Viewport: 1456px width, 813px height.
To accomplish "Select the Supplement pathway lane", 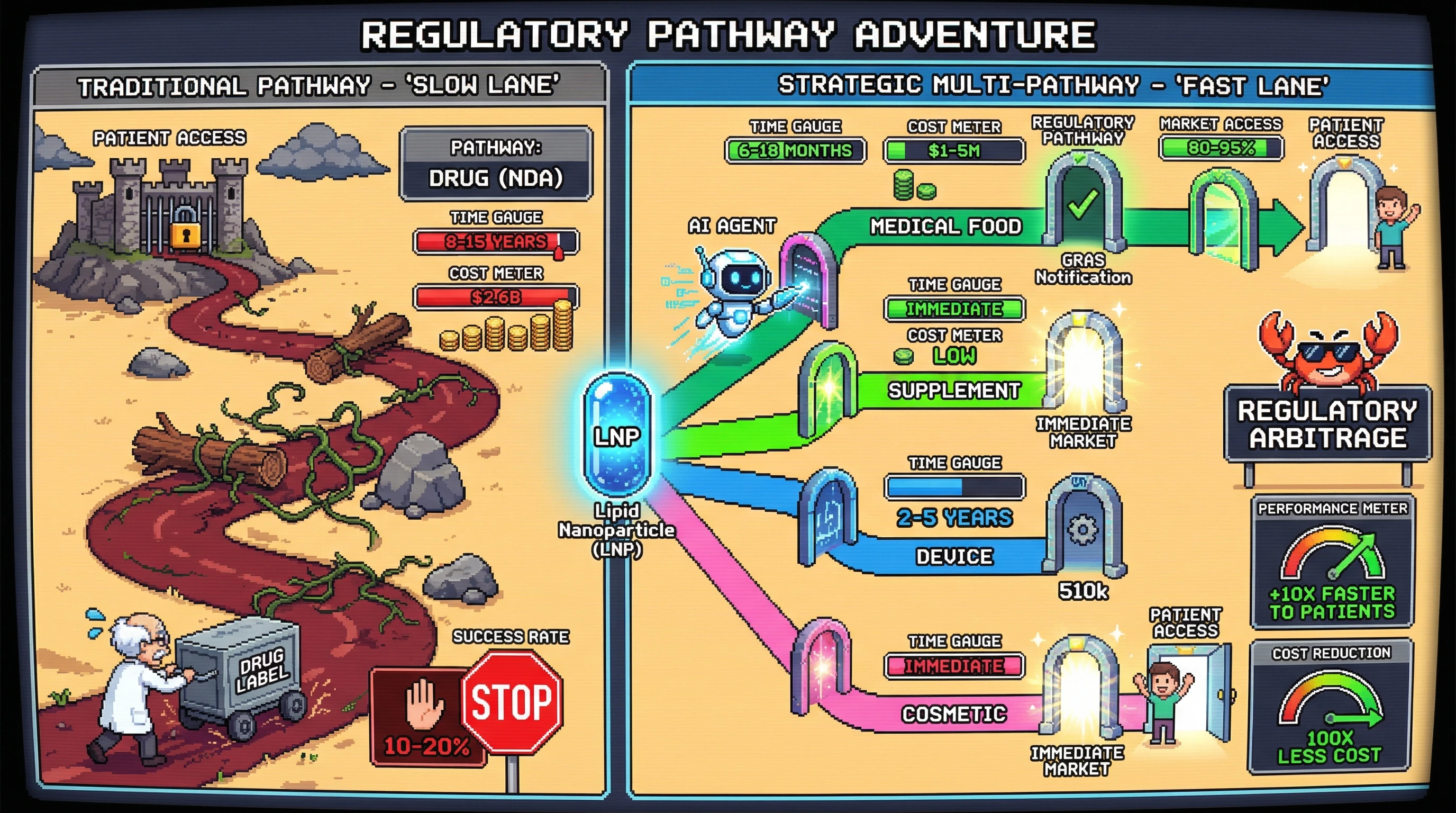I will point(953,391).
